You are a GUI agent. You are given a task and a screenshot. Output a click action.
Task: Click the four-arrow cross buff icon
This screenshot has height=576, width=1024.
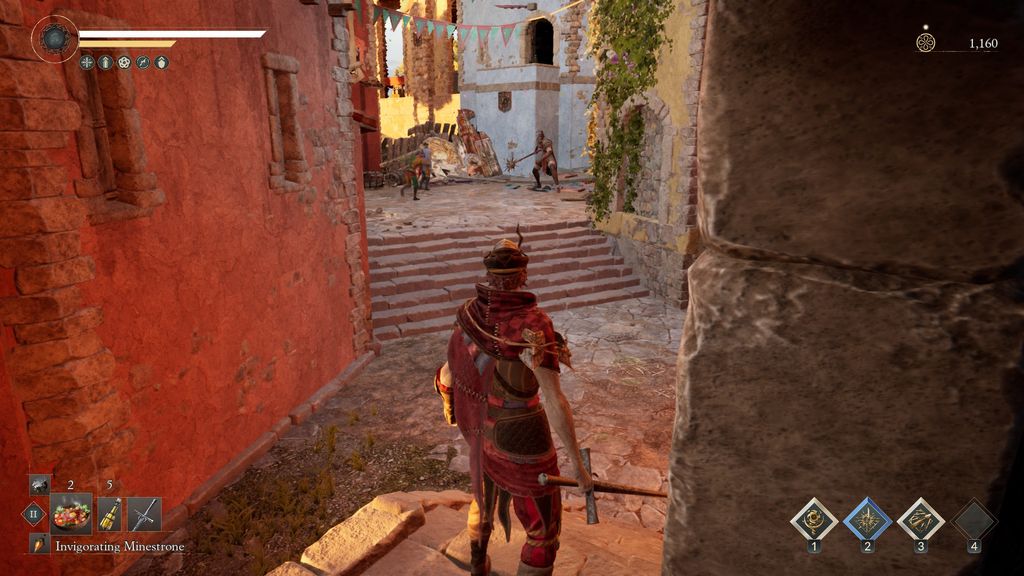point(88,62)
